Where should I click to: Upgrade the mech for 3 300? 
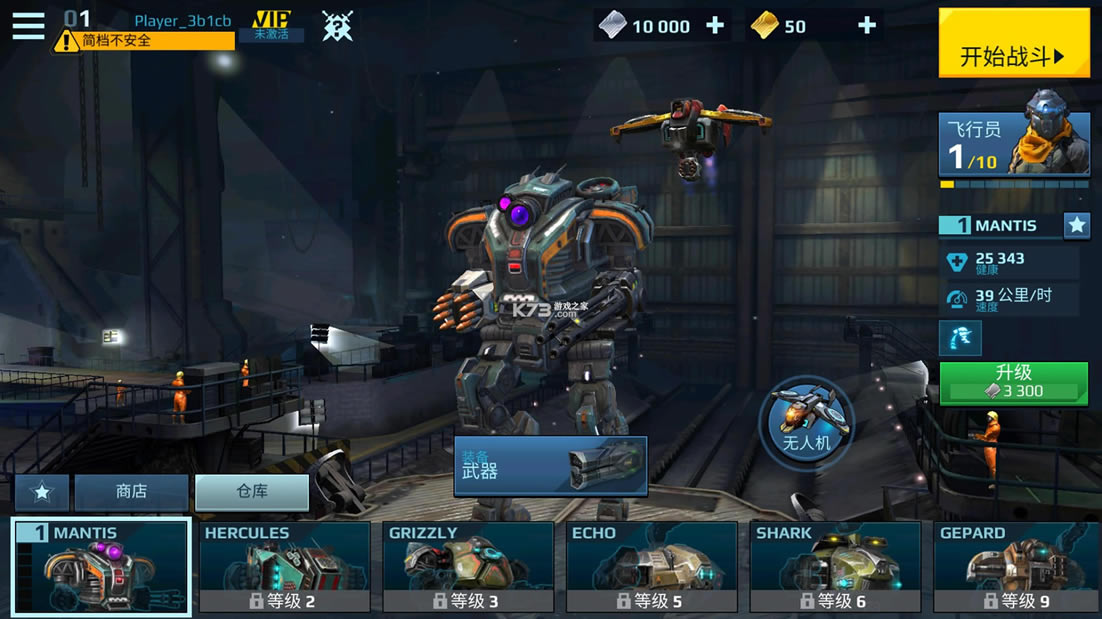[1013, 383]
